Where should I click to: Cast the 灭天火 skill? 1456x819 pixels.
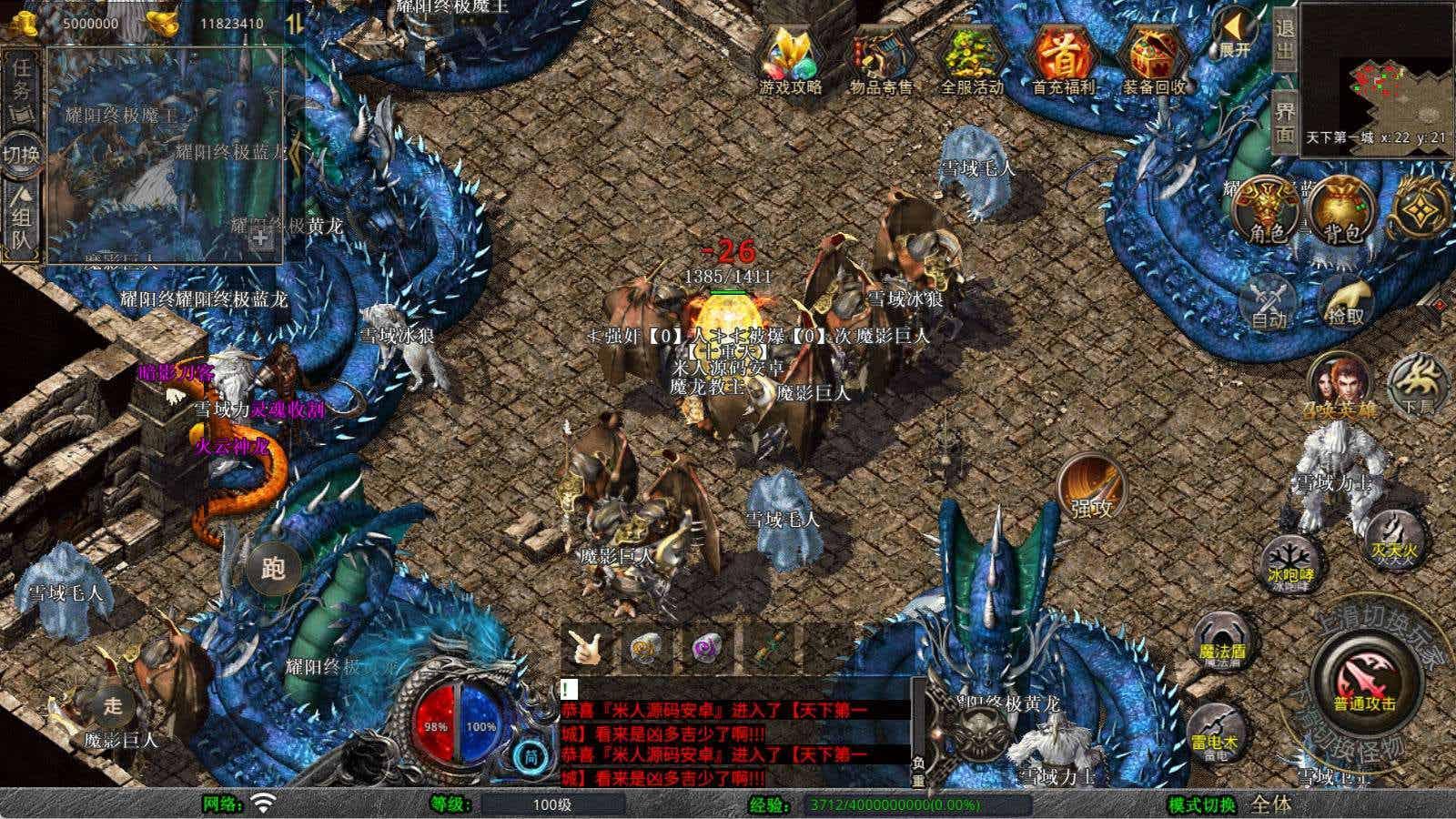(x=1395, y=537)
